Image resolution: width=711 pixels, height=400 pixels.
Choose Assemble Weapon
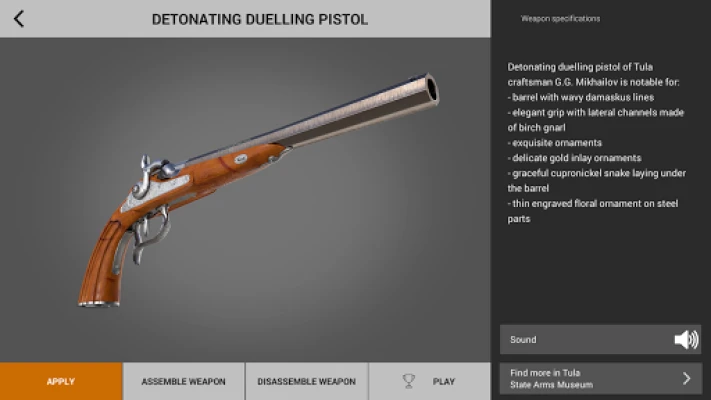click(x=183, y=381)
